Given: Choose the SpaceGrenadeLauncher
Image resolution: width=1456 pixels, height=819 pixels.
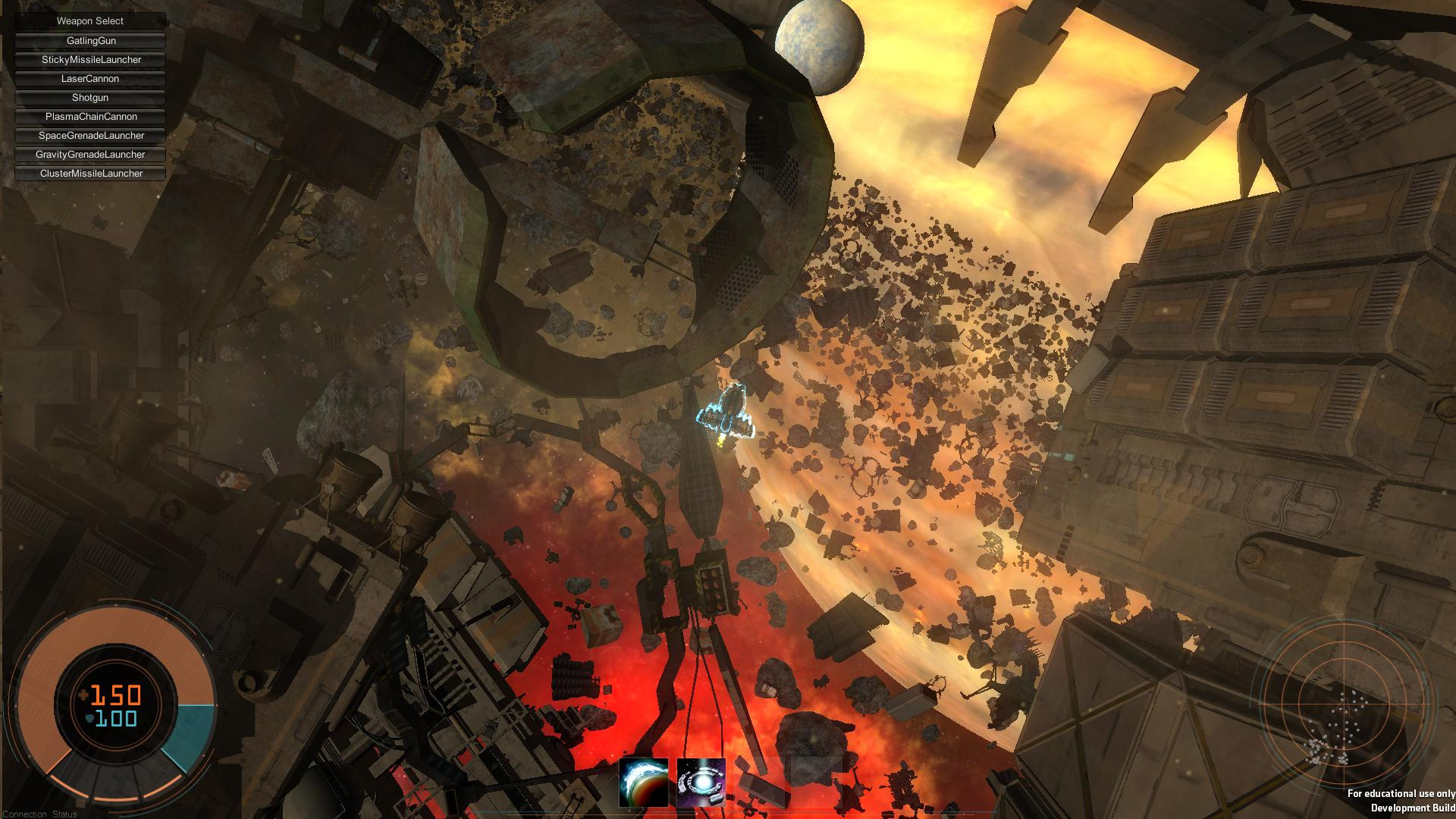Looking at the screenshot, I should (x=90, y=136).
